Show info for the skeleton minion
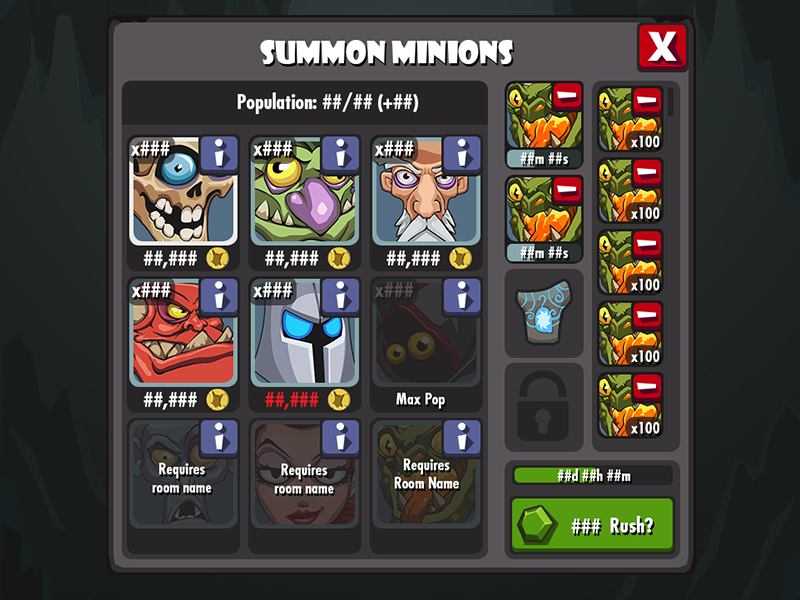 click(x=219, y=154)
